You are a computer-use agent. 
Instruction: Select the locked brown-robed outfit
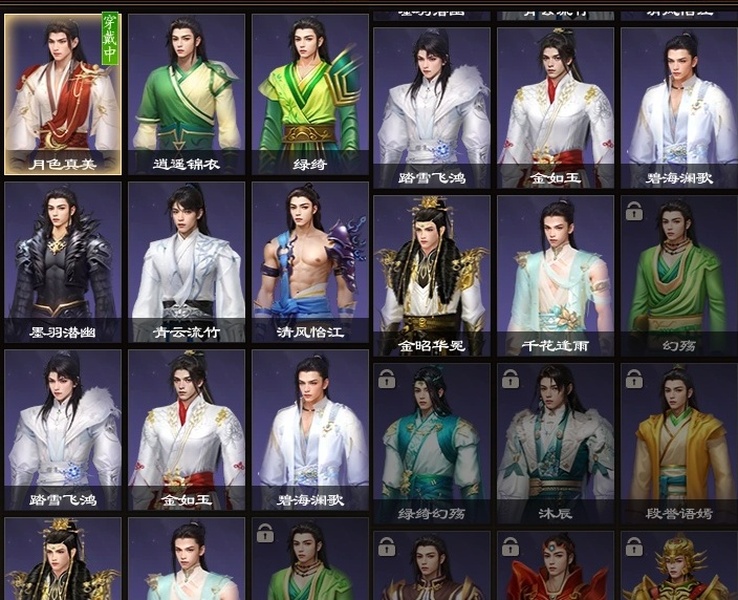[x=432, y=568]
